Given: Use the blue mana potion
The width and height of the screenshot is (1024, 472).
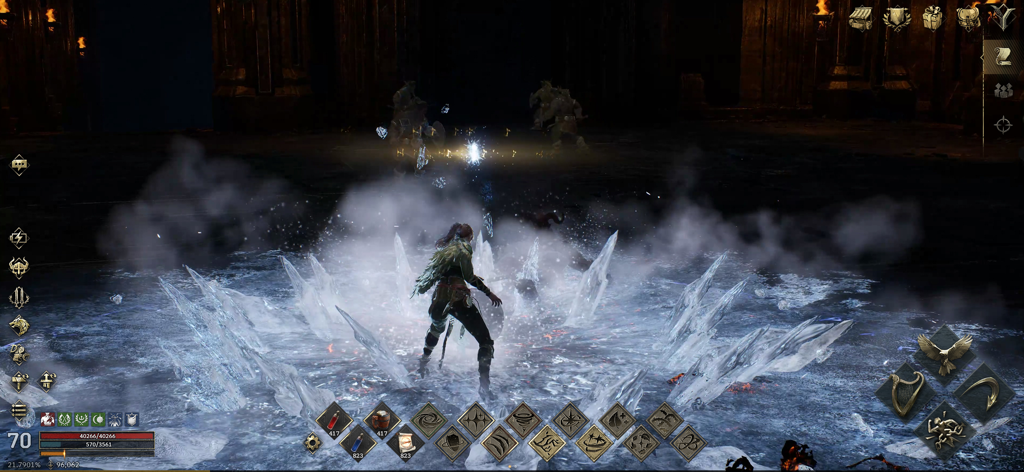Looking at the screenshot, I should click(x=358, y=441).
